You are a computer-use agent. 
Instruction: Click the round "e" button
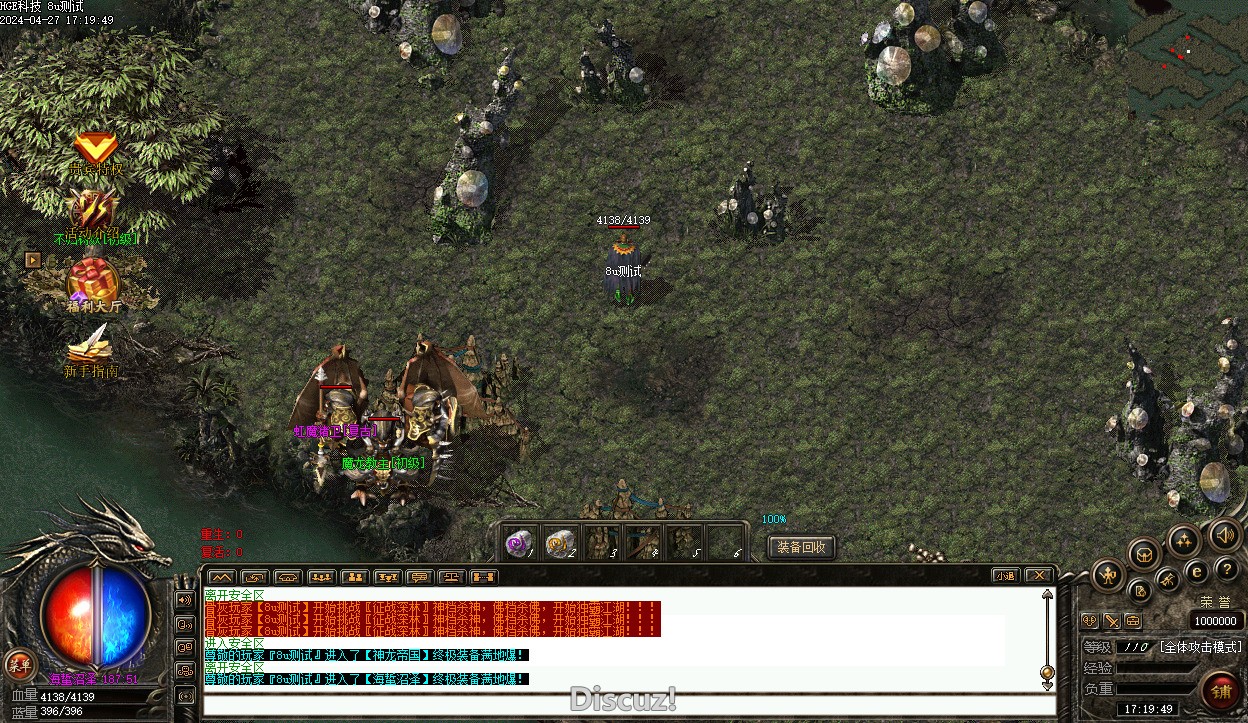tap(1196, 572)
